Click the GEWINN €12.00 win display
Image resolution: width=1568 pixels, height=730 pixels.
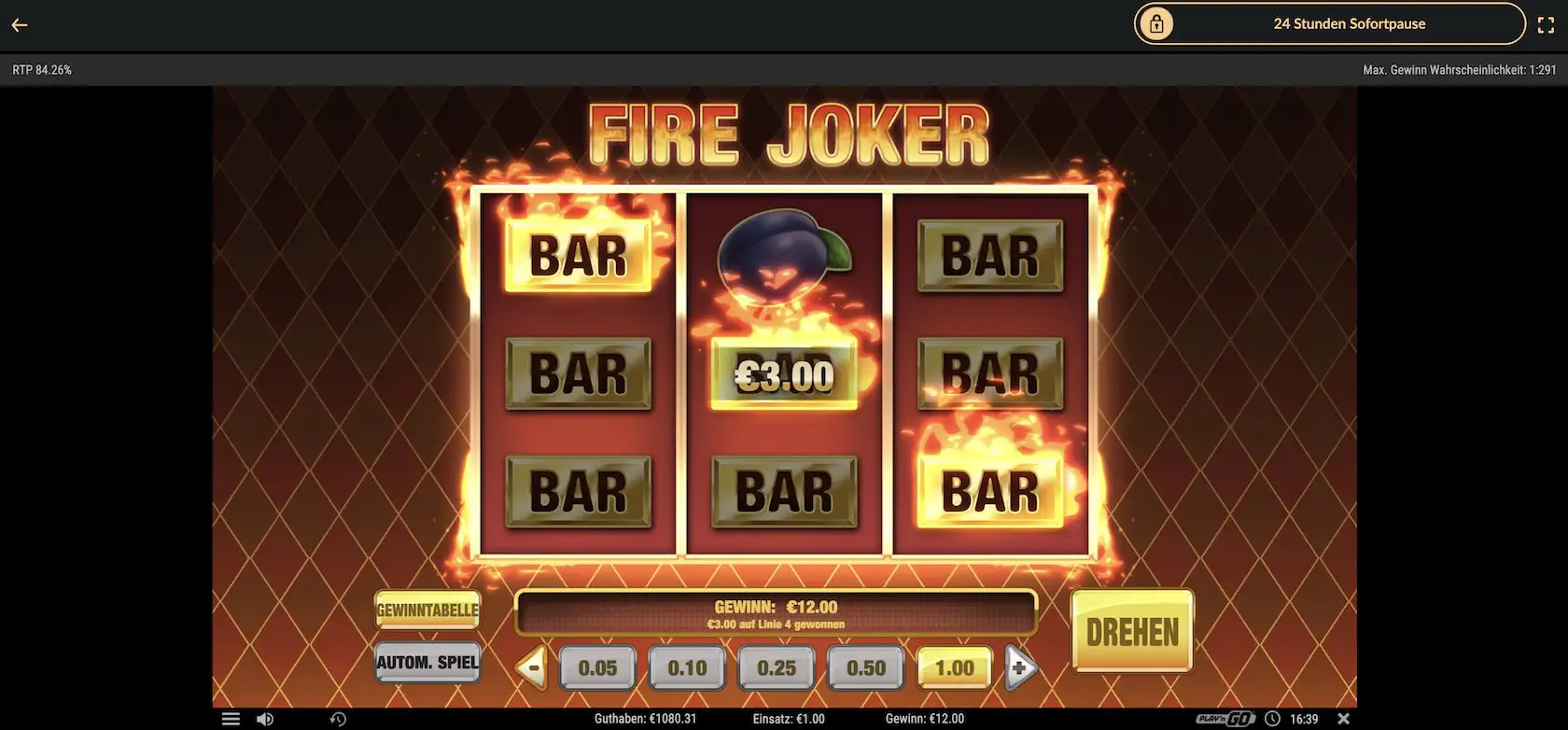click(777, 611)
